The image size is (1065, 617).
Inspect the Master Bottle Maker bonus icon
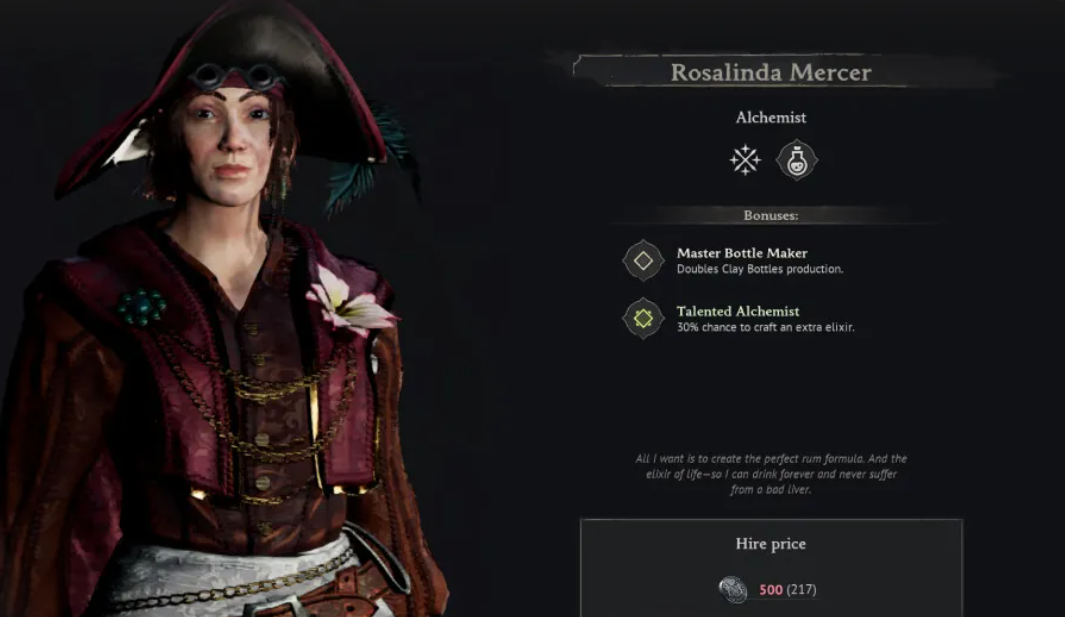(643, 261)
